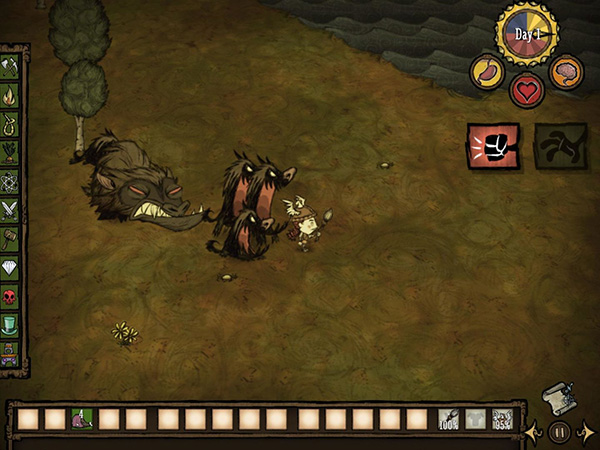
Task: Open the Fire crafting tab
Action: click(12, 97)
